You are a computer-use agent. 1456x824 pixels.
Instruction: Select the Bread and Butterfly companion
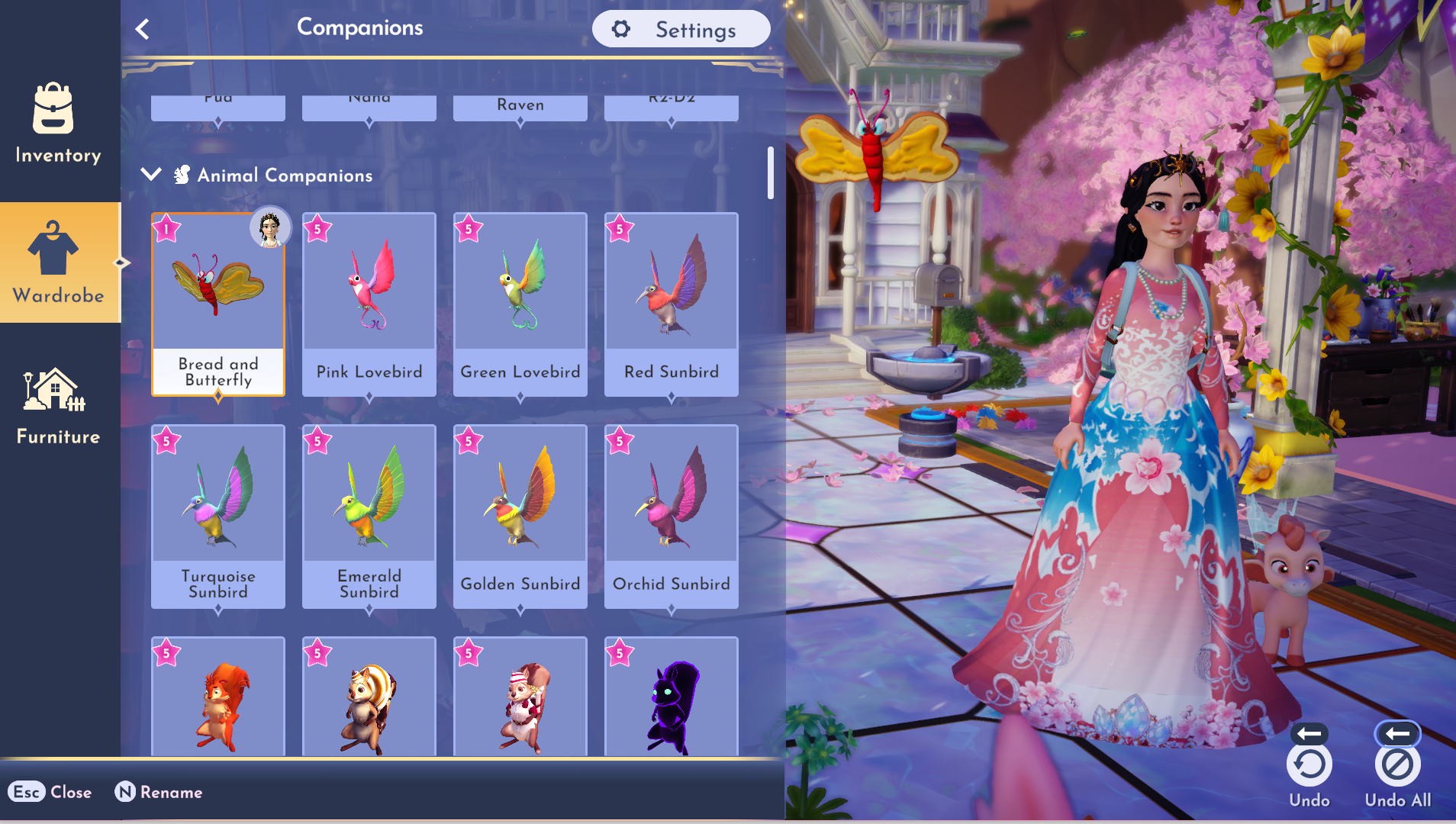[218, 304]
